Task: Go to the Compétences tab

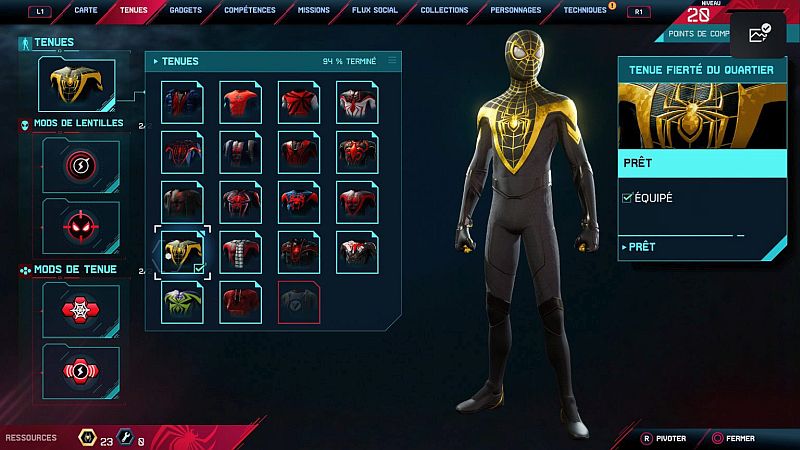Action: tap(250, 10)
